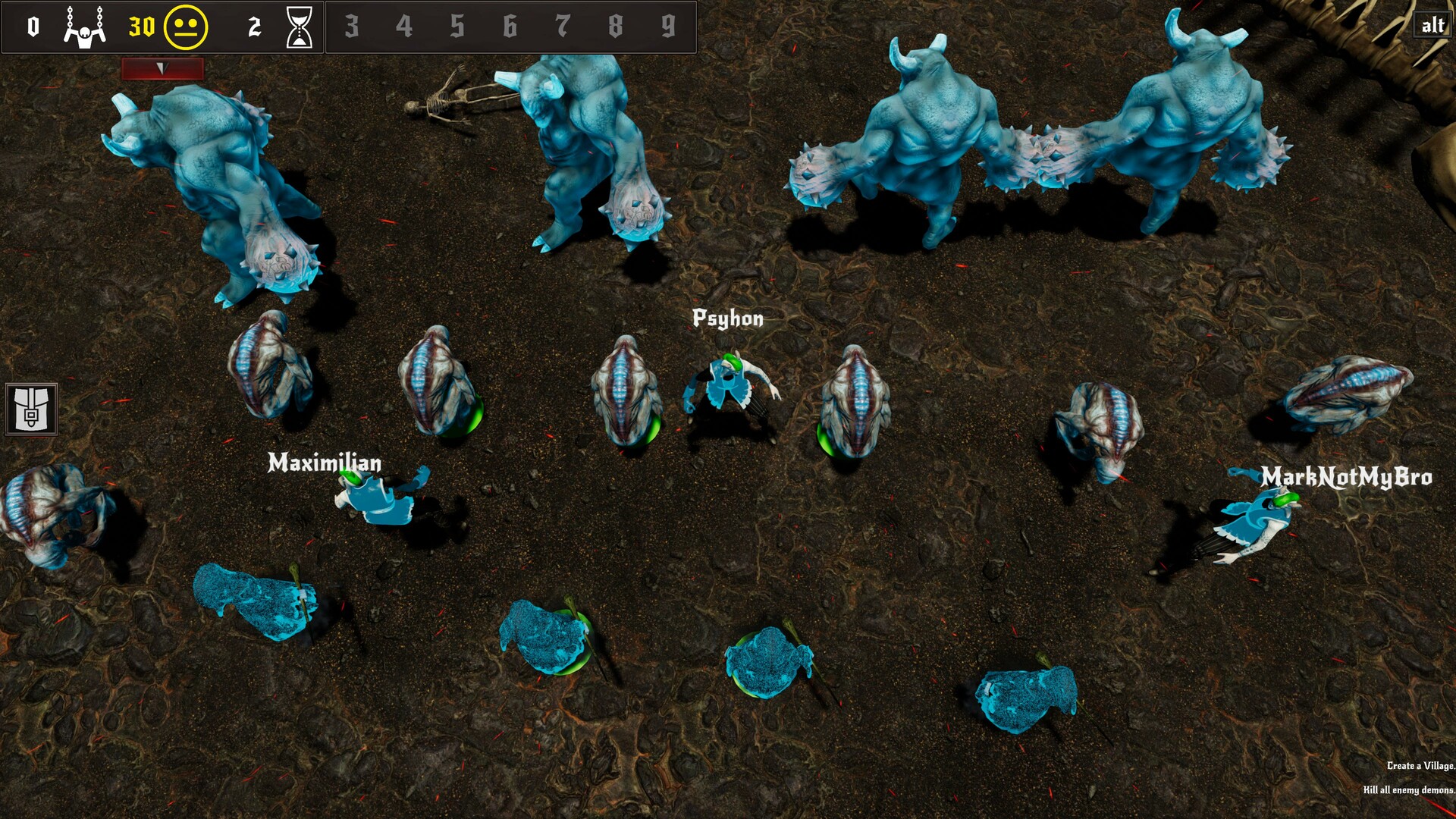Select hotbar slot 5
The image size is (1456, 819).
pos(457,24)
